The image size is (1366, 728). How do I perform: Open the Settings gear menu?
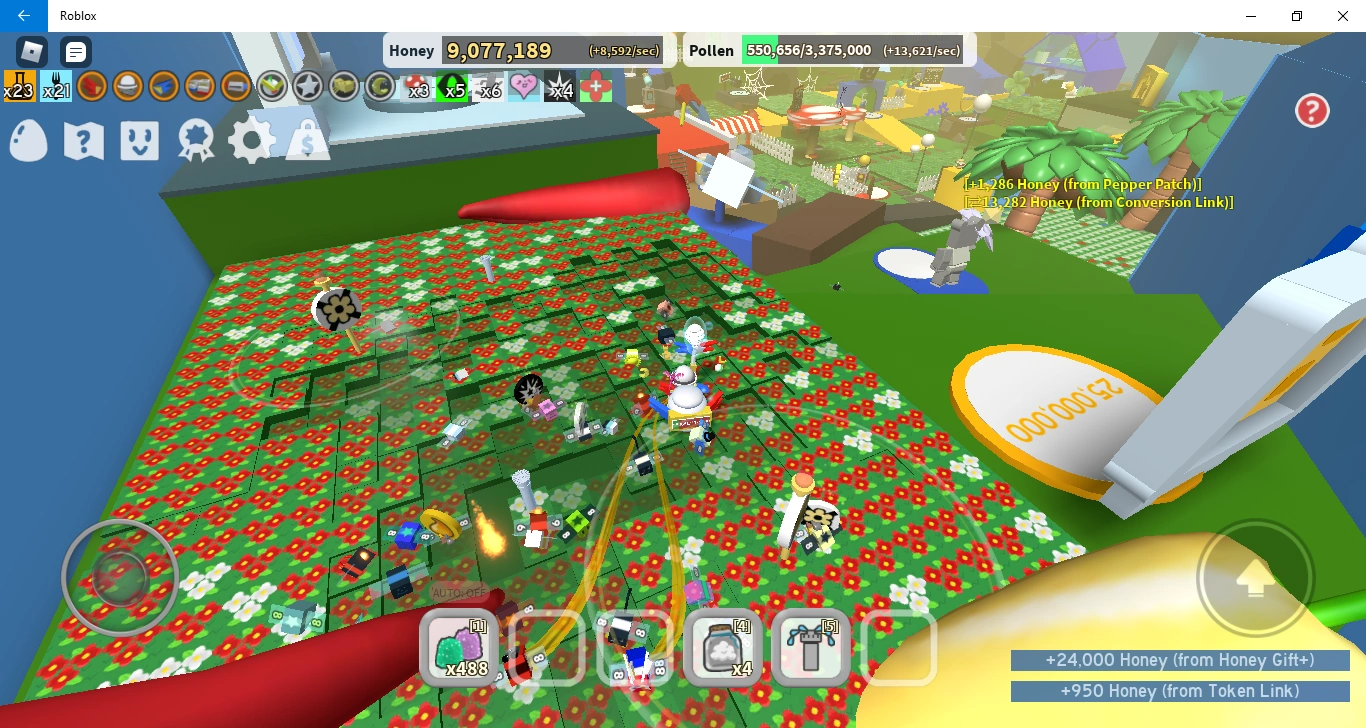click(251, 140)
